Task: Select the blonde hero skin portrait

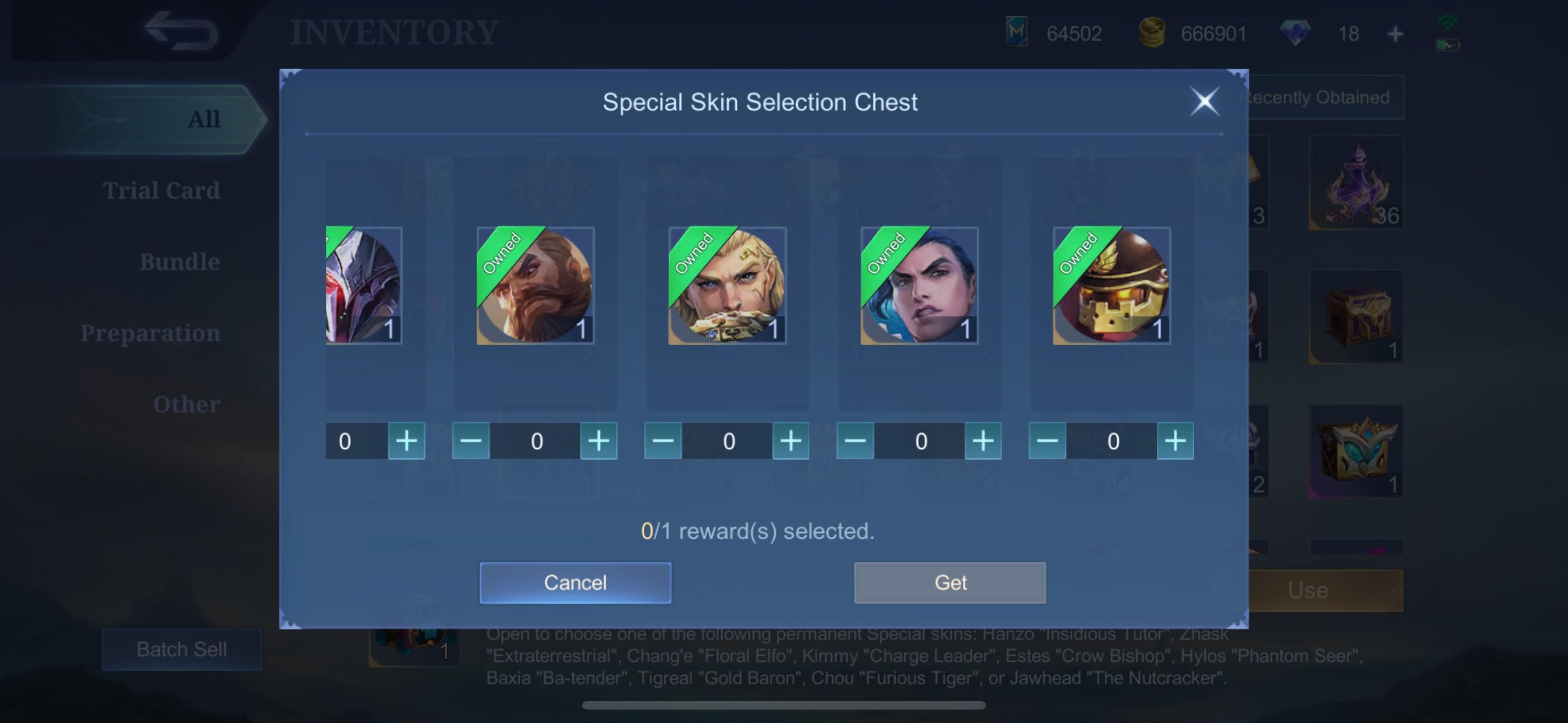Action: (727, 286)
